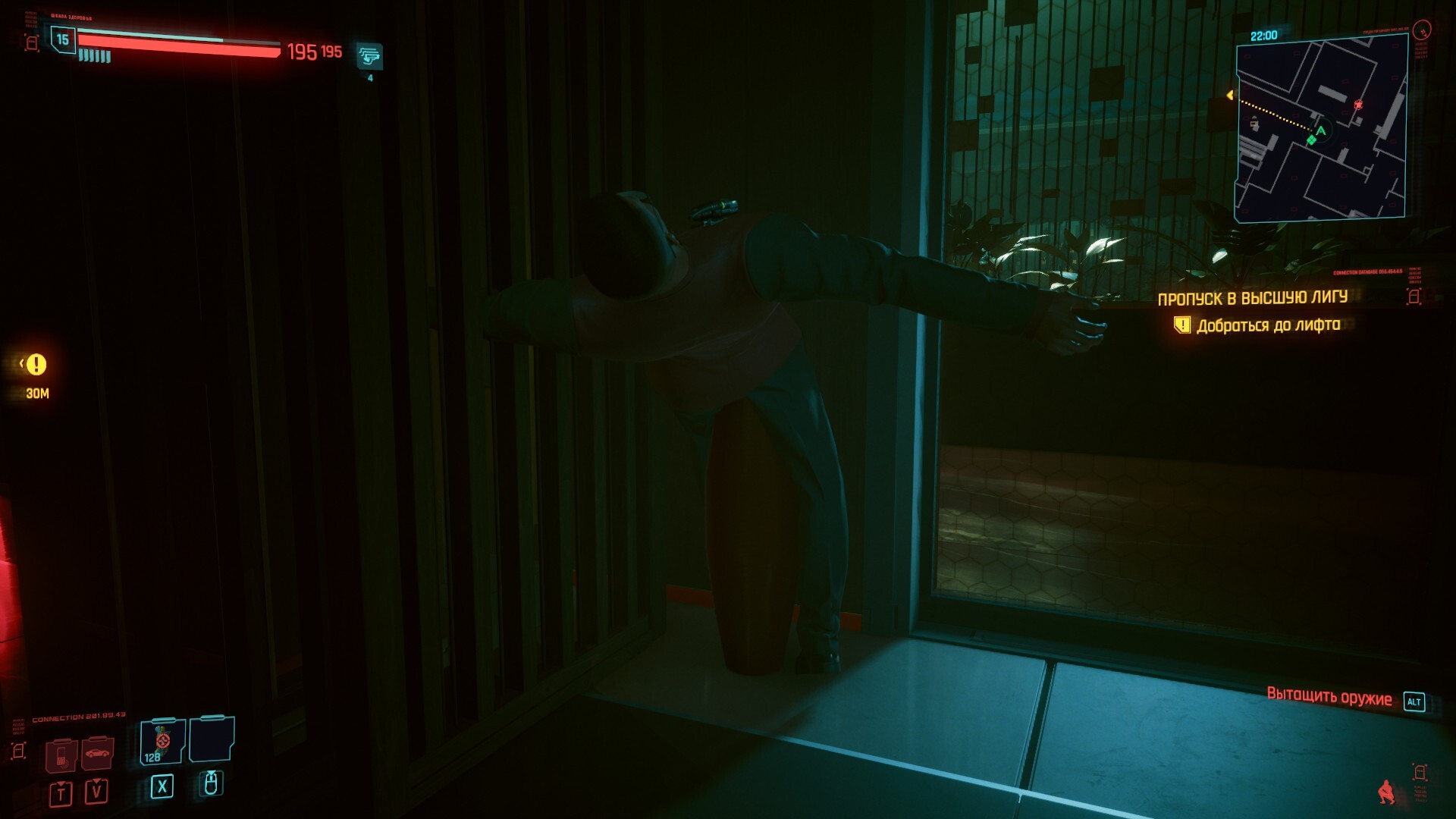Click the quest title 'Пропуск в высшую лигу'
Image resolution: width=1456 pixels, height=819 pixels.
tap(1252, 298)
